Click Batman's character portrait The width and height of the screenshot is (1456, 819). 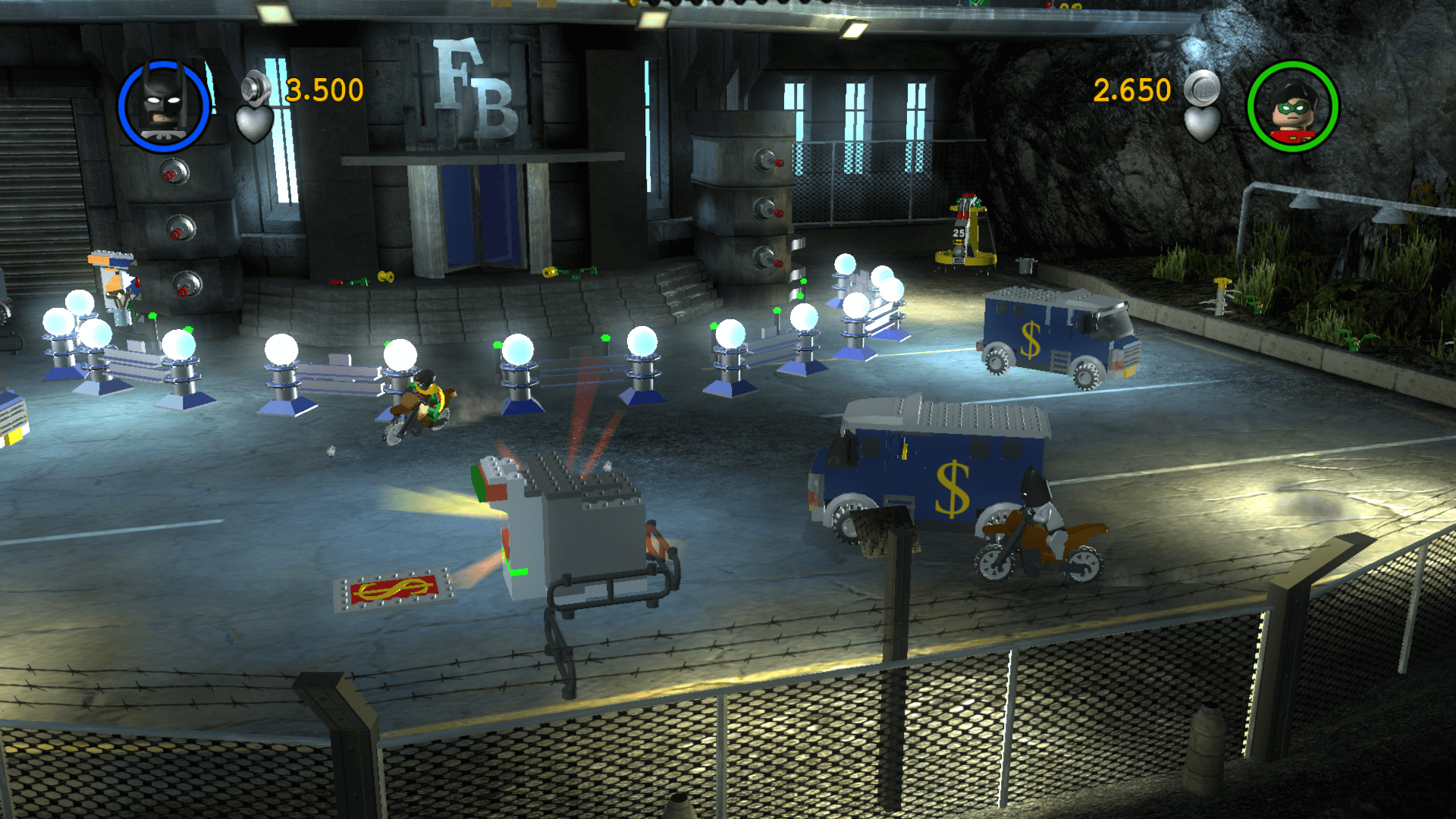tap(164, 105)
